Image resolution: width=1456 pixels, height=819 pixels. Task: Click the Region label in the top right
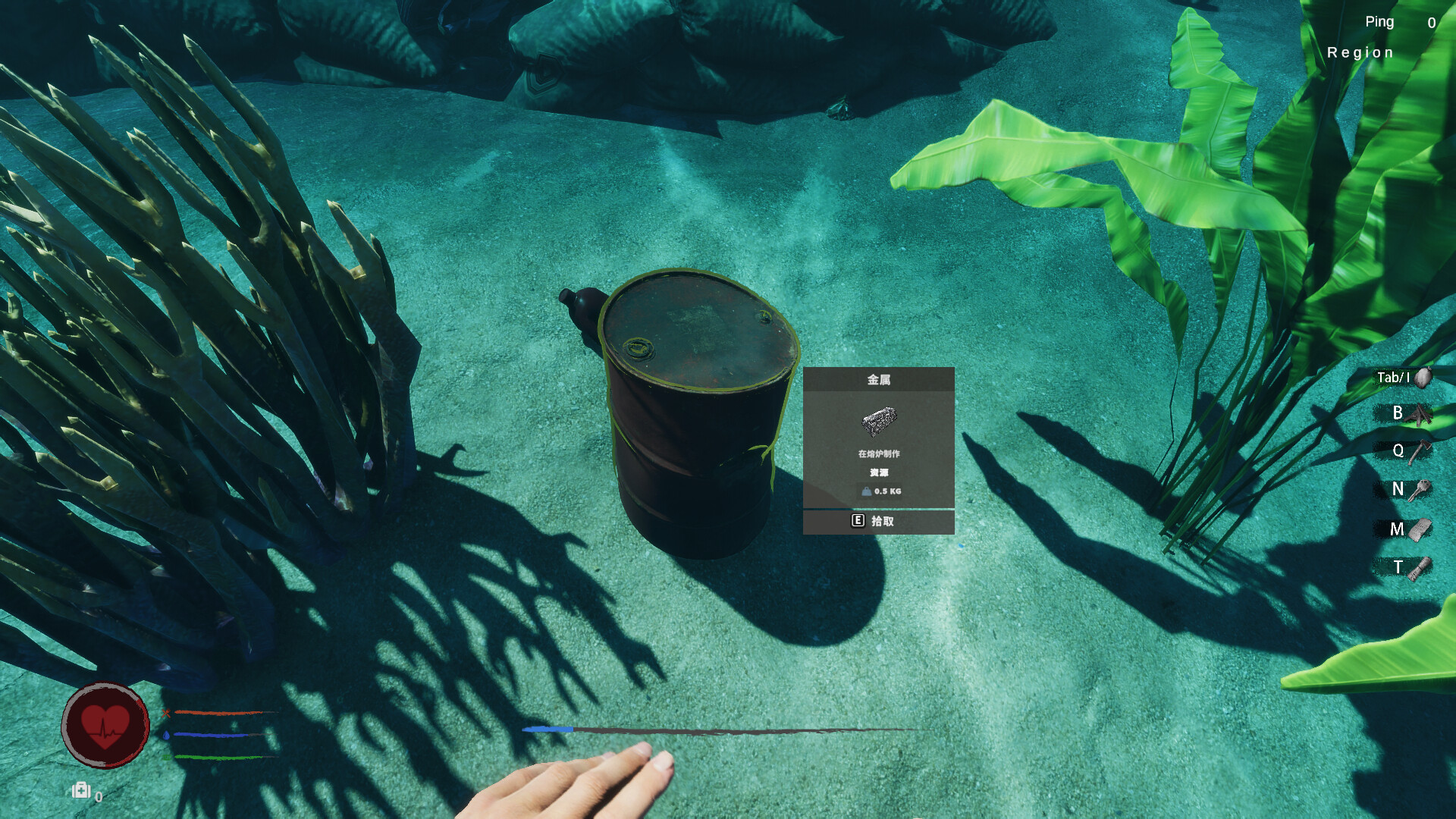1360,52
